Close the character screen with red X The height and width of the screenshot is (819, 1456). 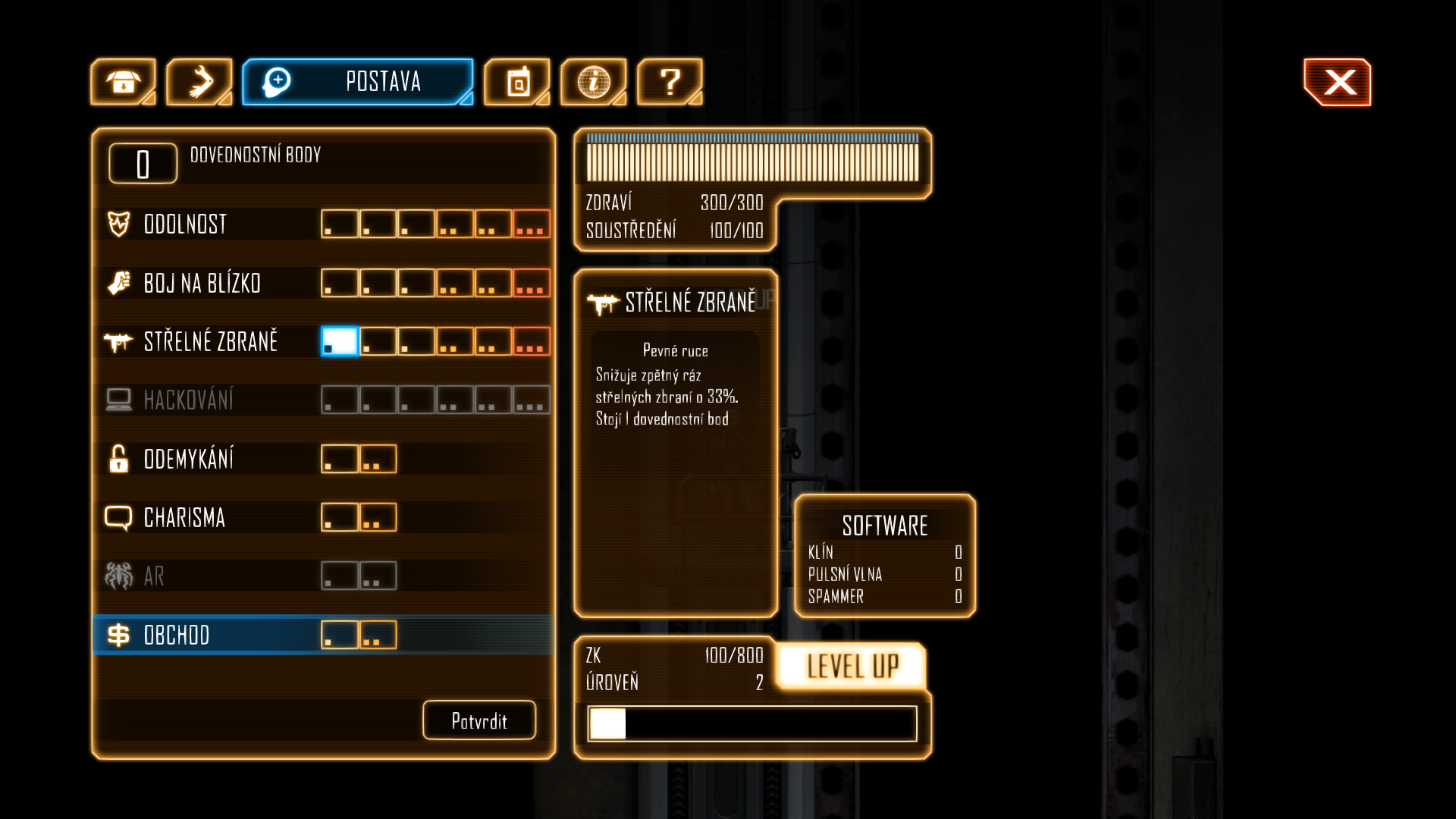point(1338,82)
